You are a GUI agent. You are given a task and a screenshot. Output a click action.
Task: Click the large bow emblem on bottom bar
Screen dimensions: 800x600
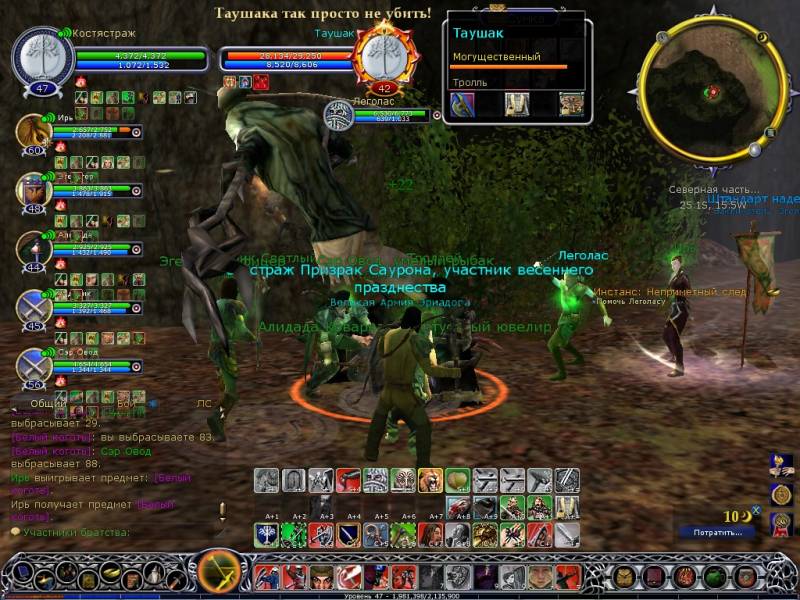pos(216,572)
